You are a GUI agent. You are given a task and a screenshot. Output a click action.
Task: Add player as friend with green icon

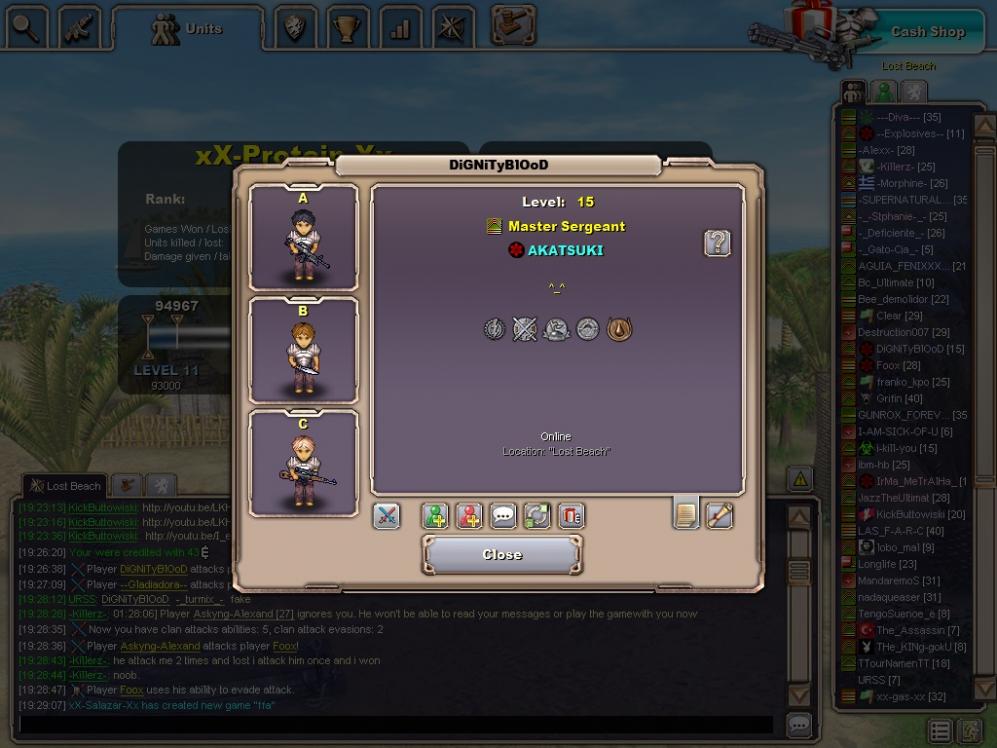[x=435, y=516]
